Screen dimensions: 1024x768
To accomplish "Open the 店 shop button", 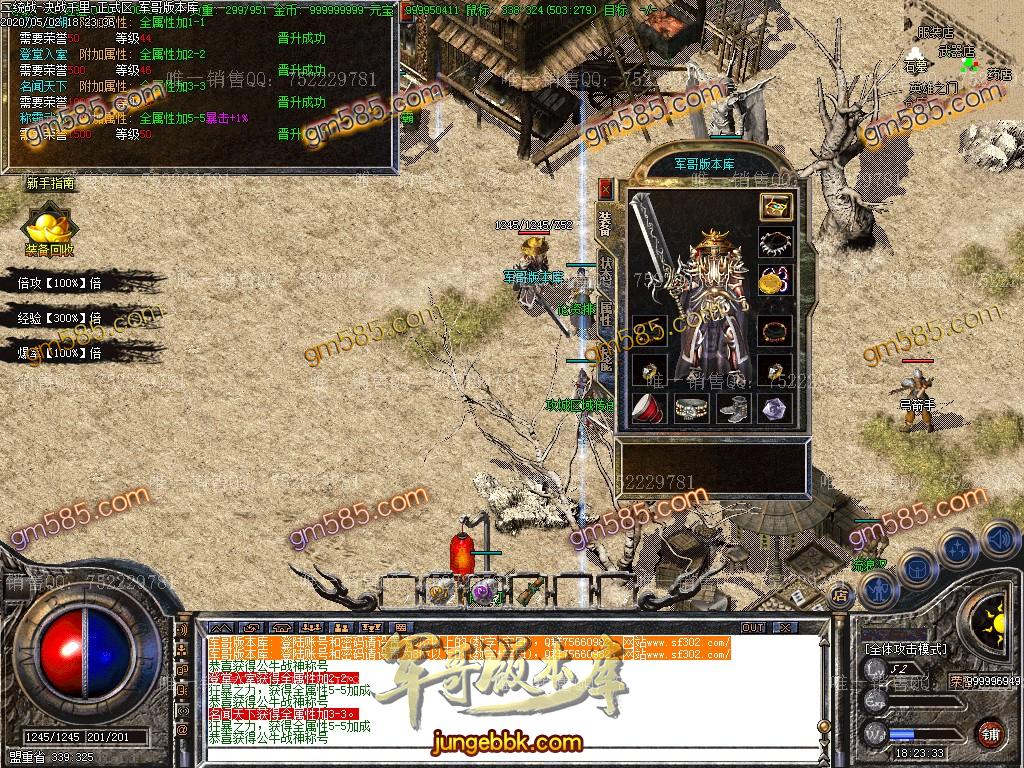I will (x=840, y=596).
